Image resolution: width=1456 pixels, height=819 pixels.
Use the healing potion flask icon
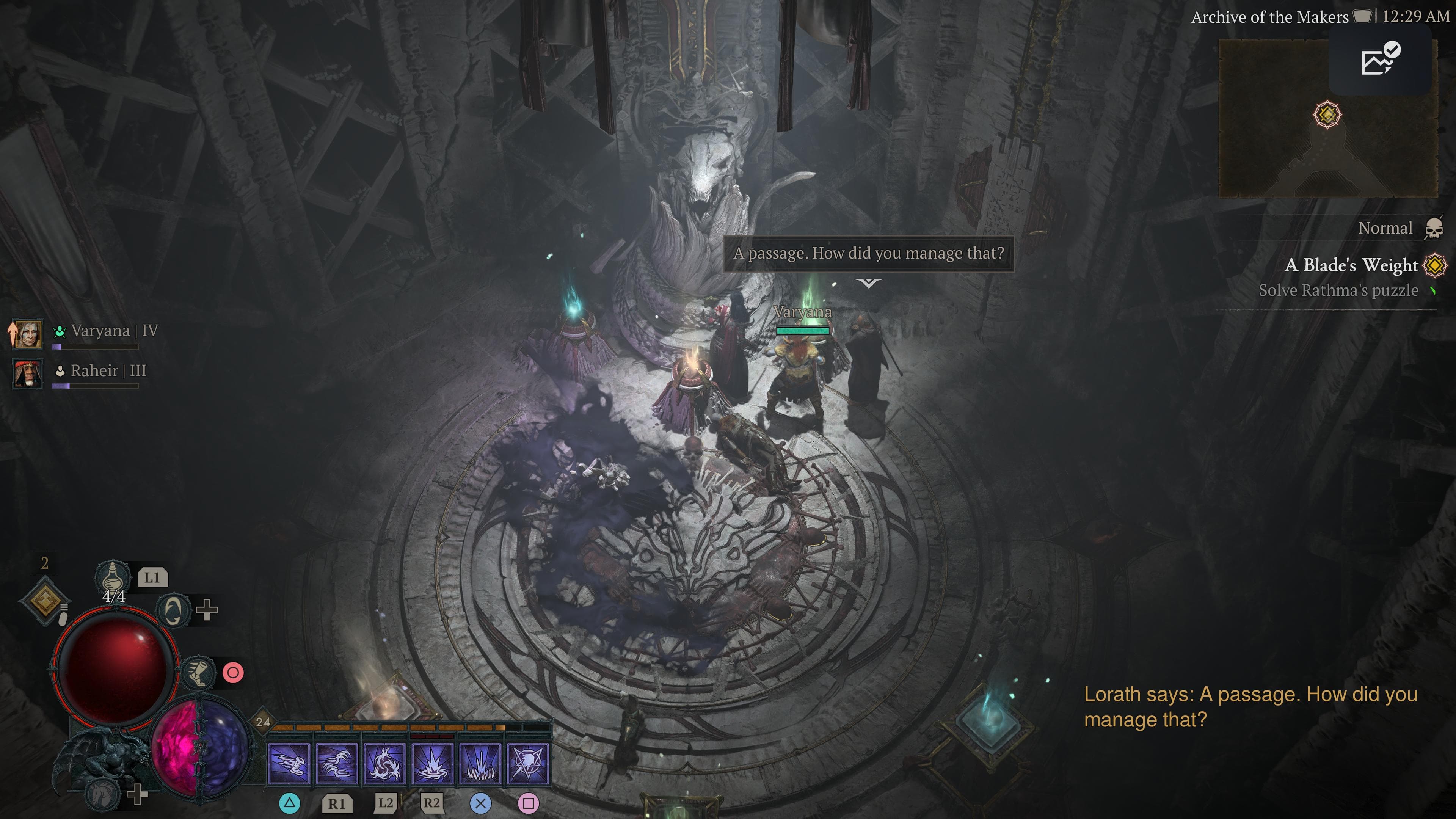coord(112,576)
